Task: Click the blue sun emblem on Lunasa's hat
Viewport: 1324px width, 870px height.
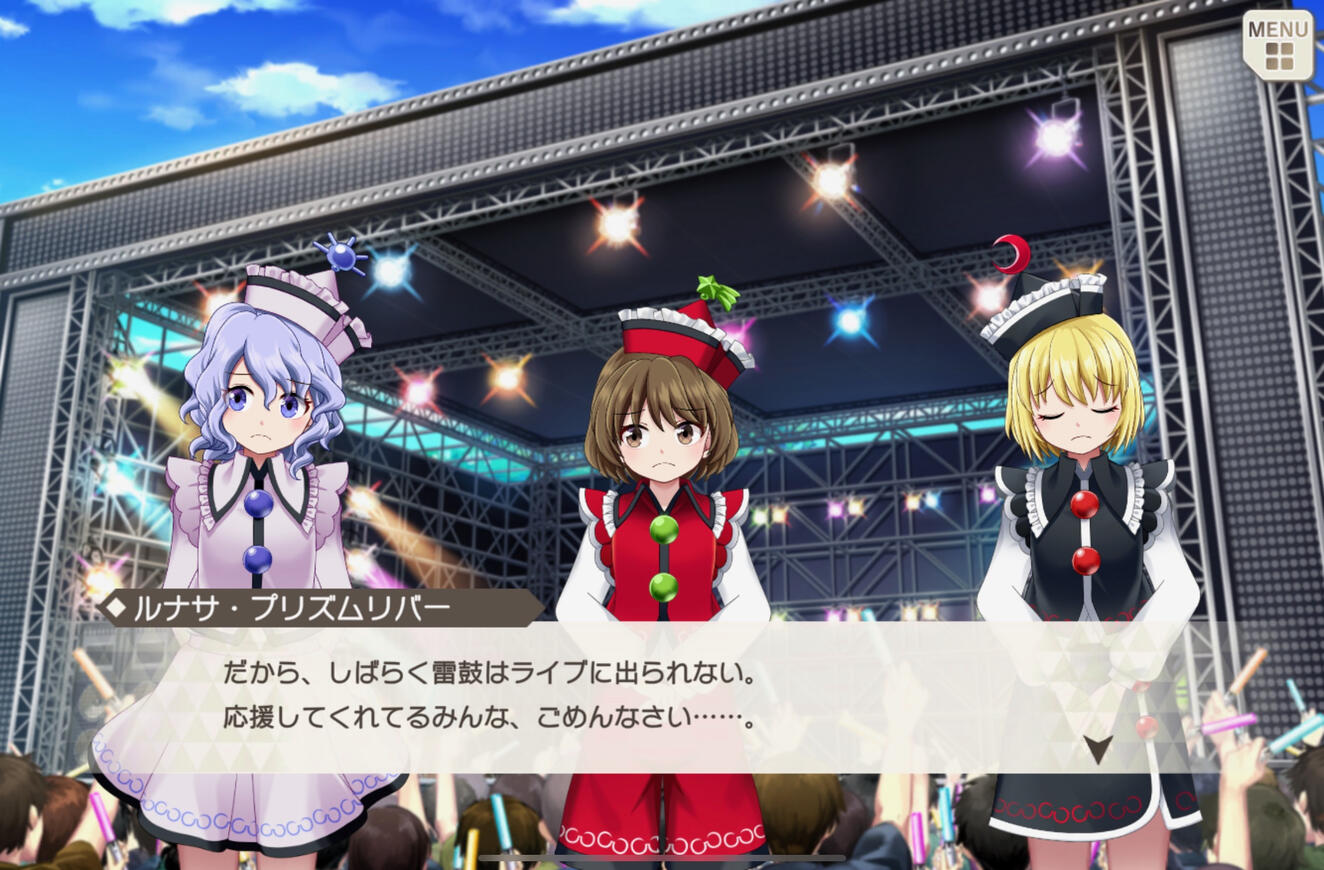Action: (340, 258)
